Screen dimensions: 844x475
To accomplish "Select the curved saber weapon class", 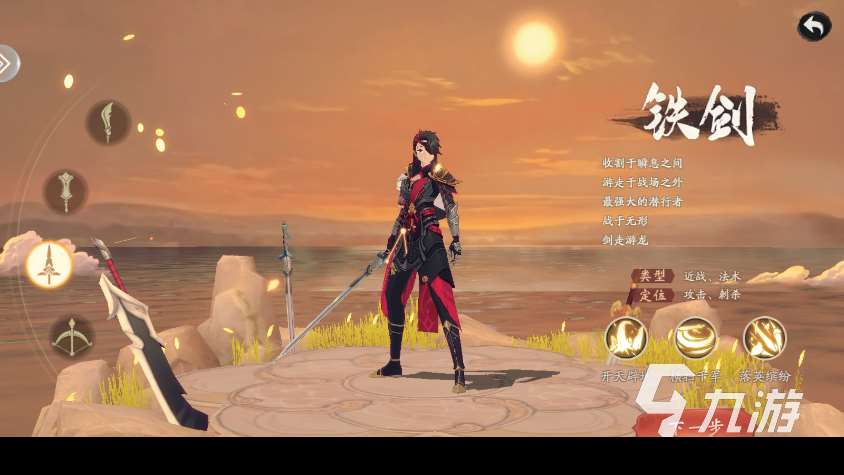I will pos(107,122).
